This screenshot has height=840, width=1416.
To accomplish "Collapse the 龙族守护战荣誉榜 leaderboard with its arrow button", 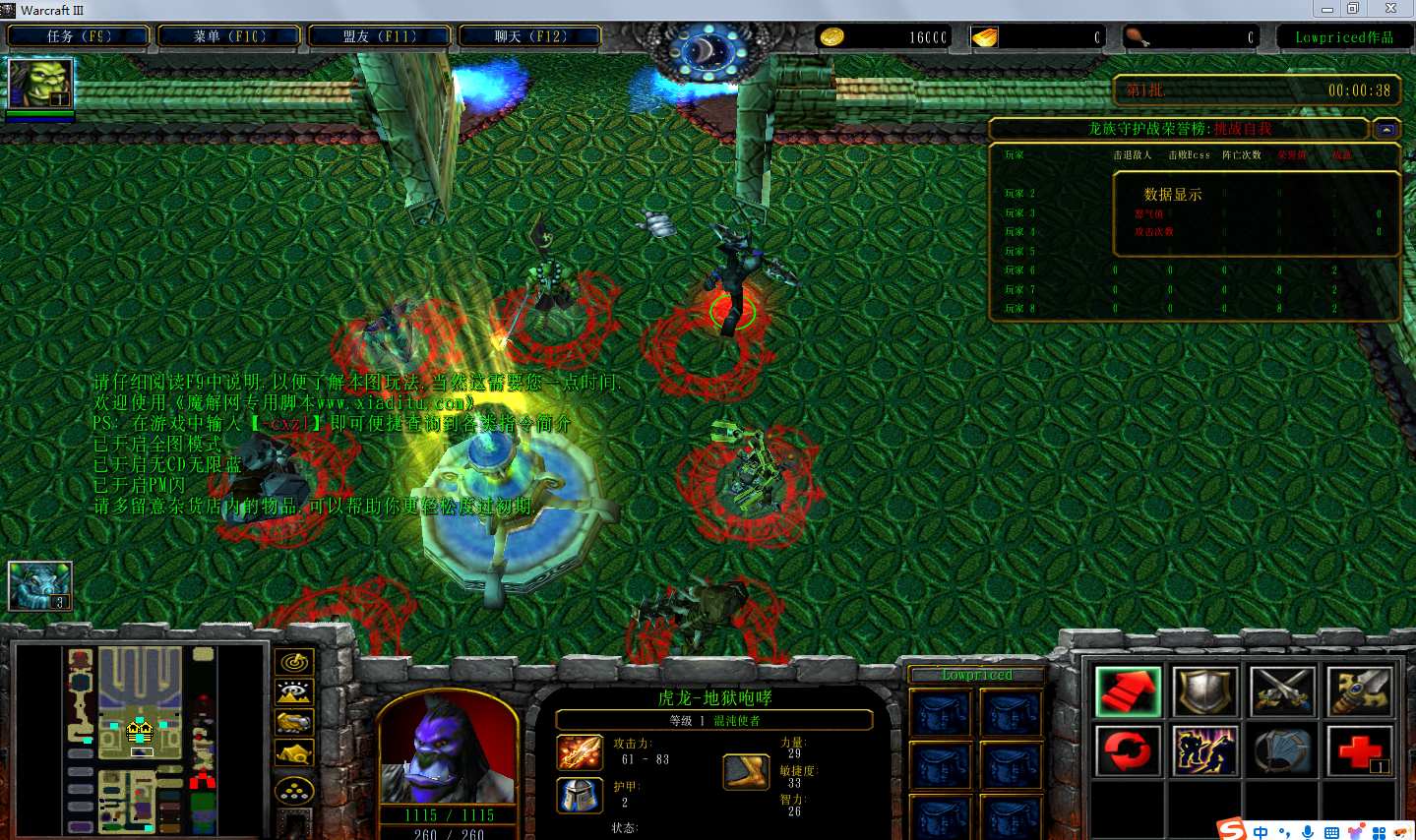I will [1386, 129].
